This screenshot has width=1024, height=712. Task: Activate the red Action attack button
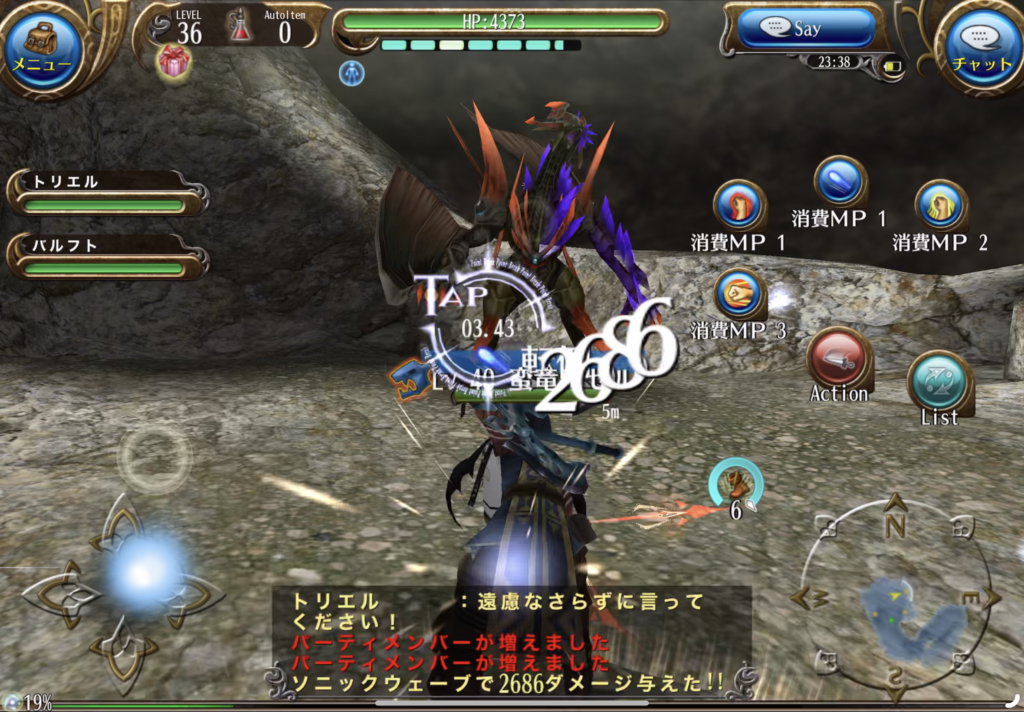coord(838,358)
